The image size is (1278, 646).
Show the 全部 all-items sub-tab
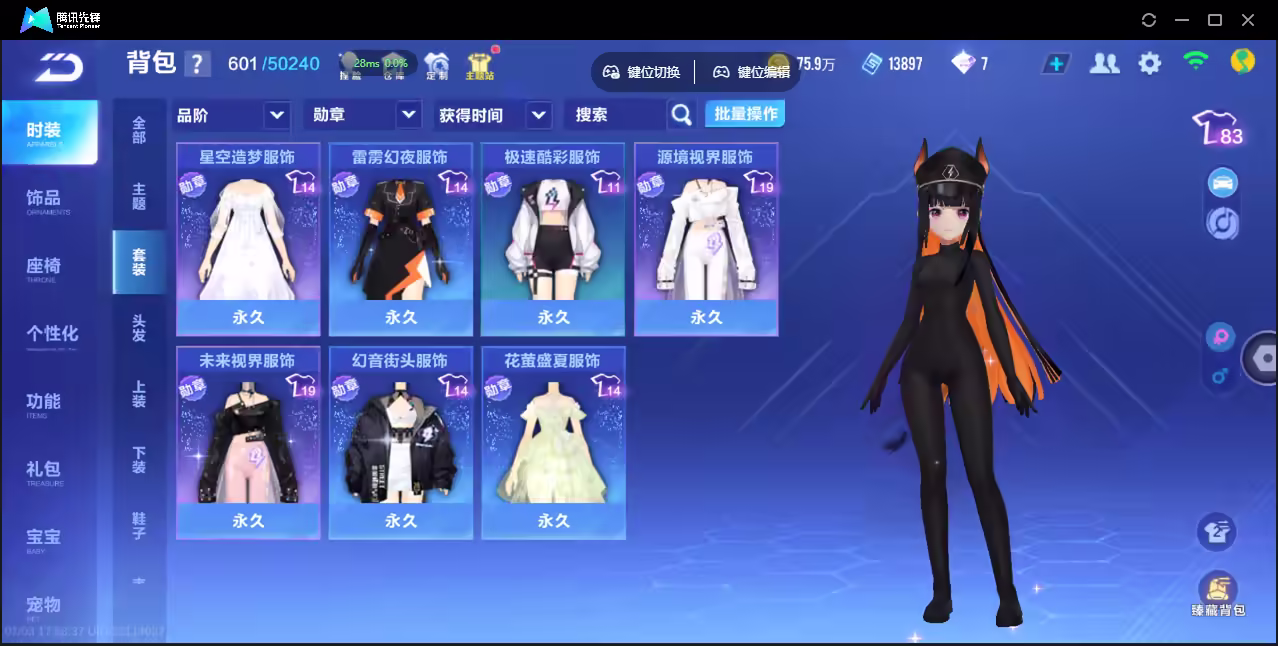[139, 131]
